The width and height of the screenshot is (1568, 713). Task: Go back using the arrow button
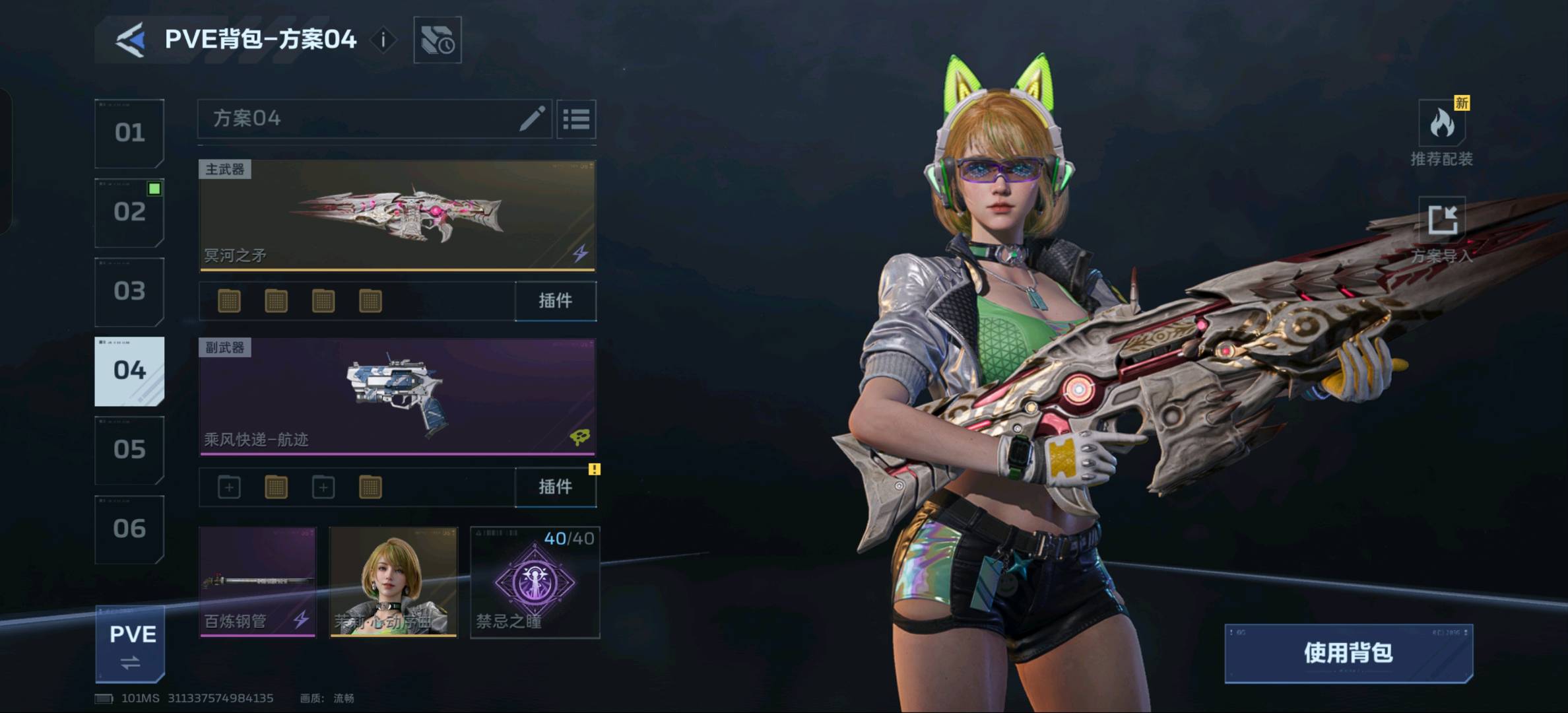(131, 40)
